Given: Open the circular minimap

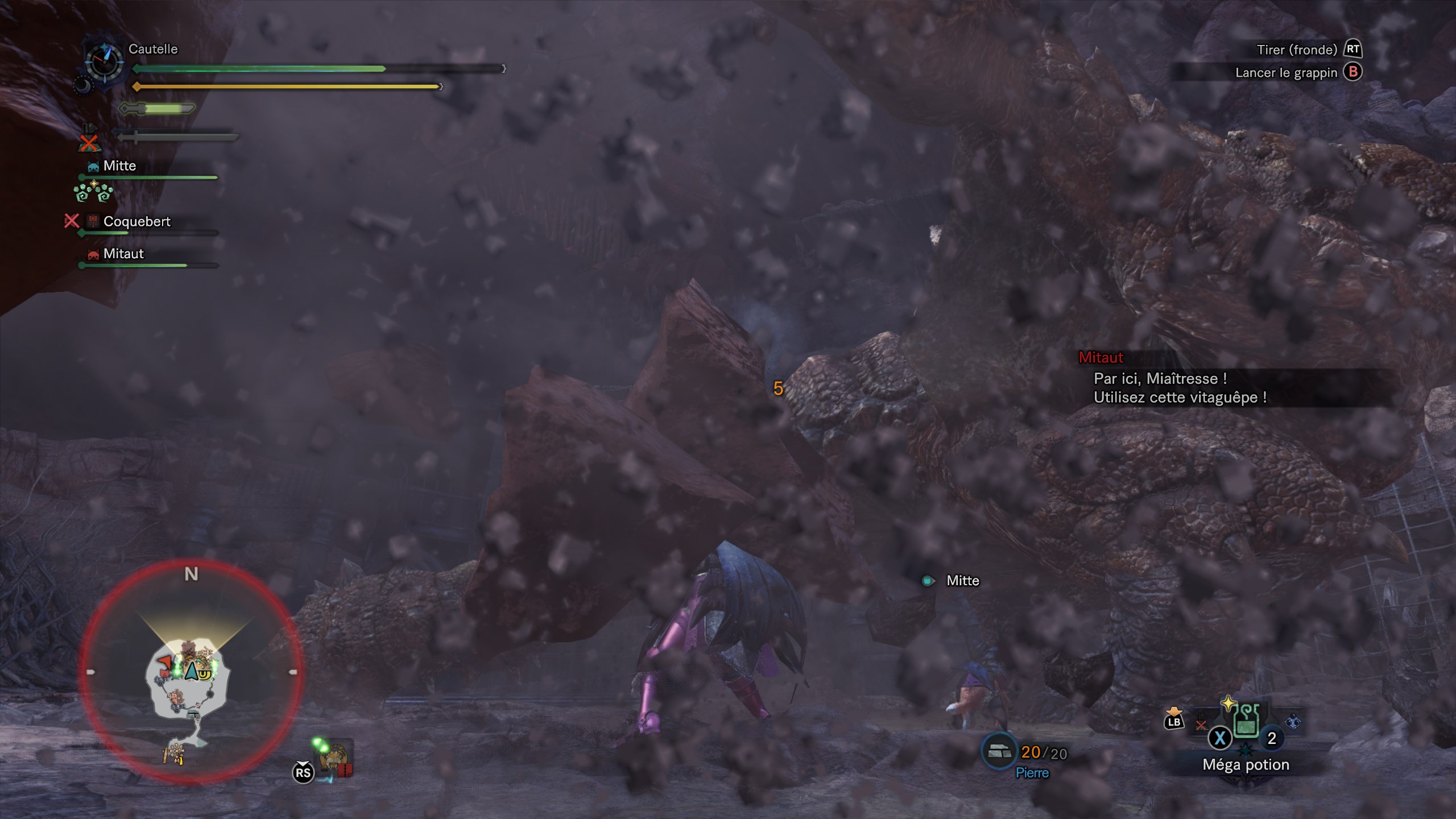Looking at the screenshot, I should pos(191,672).
